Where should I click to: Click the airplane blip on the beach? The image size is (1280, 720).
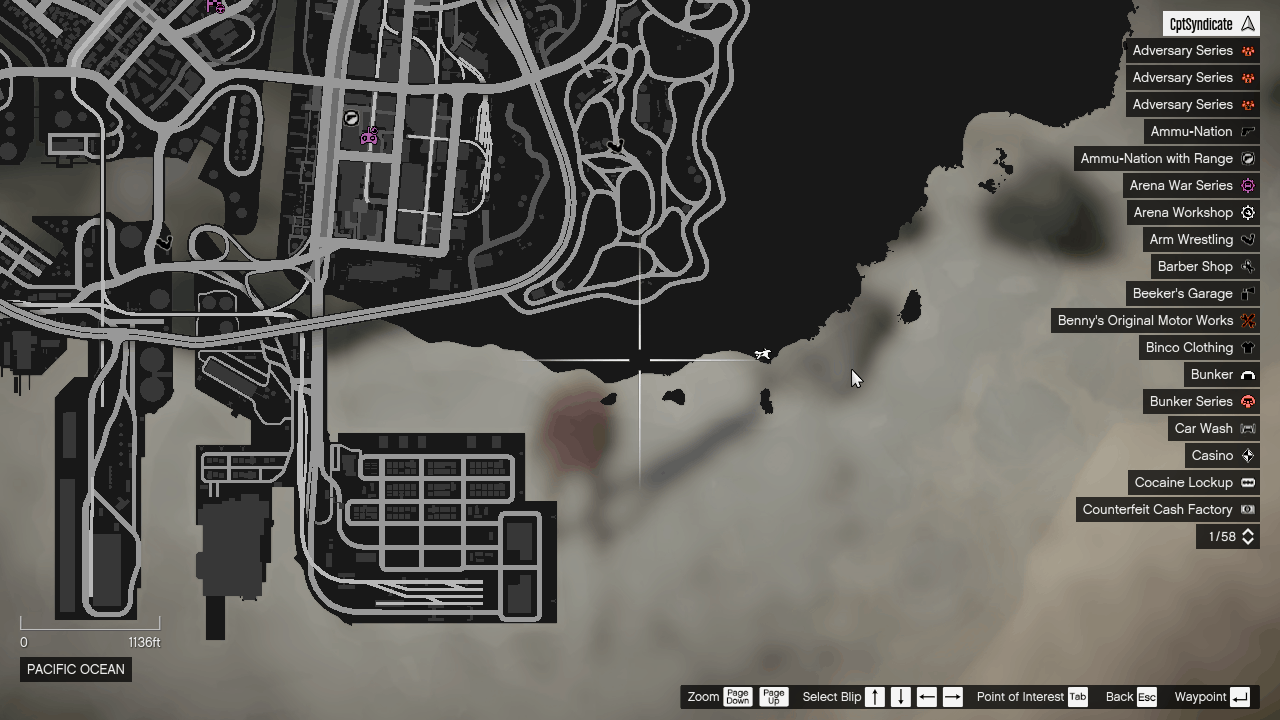[x=763, y=355]
